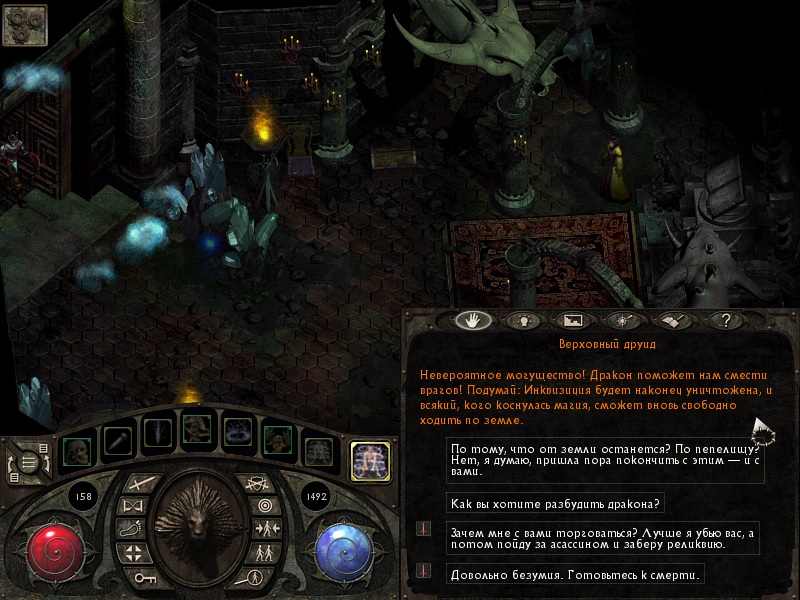Image resolution: width=800 pixels, height=600 pixels.
Task: Open the question mark help tab
Action: pos(726,321)
